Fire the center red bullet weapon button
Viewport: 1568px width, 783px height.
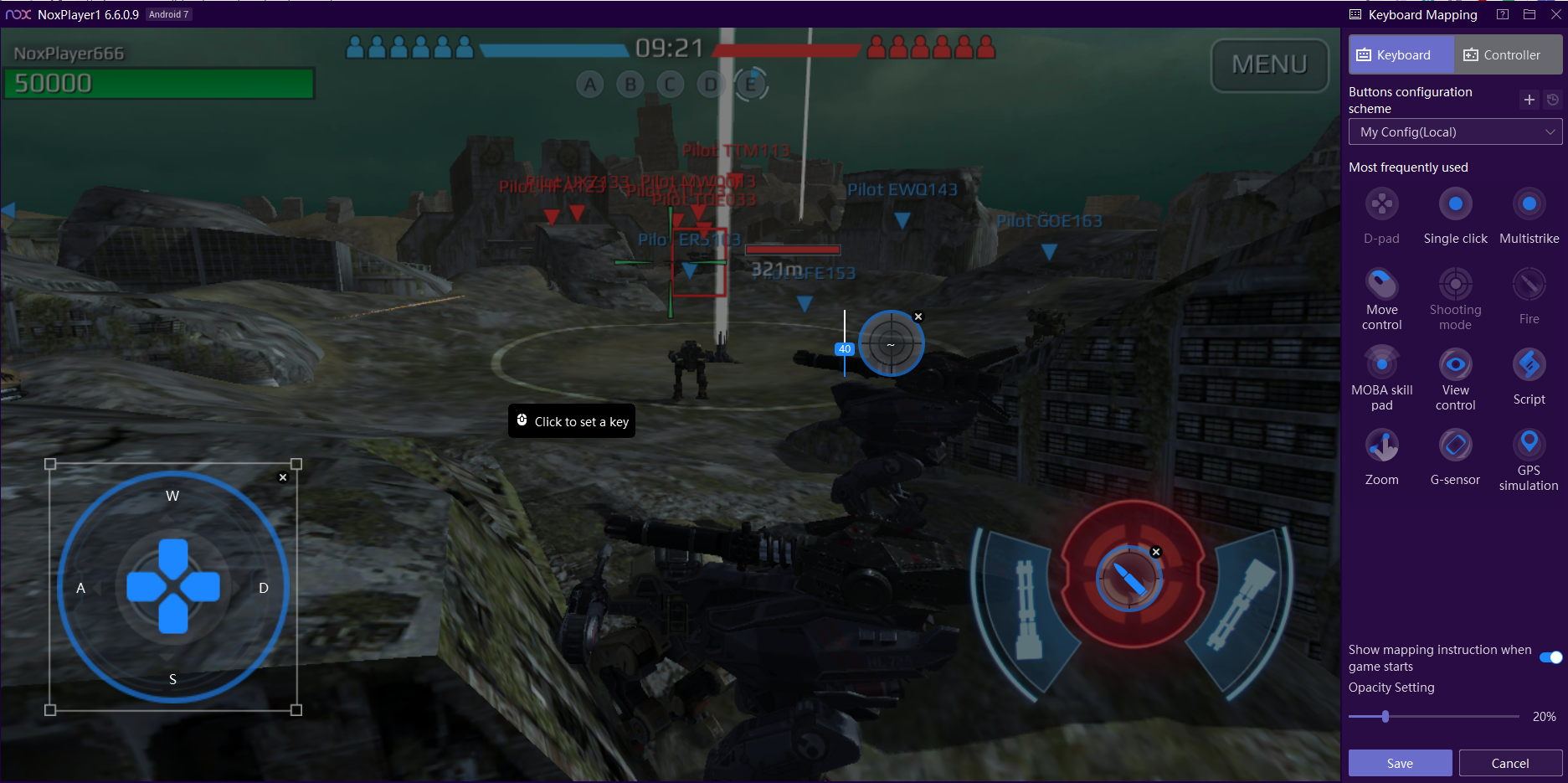point(1129,577)
